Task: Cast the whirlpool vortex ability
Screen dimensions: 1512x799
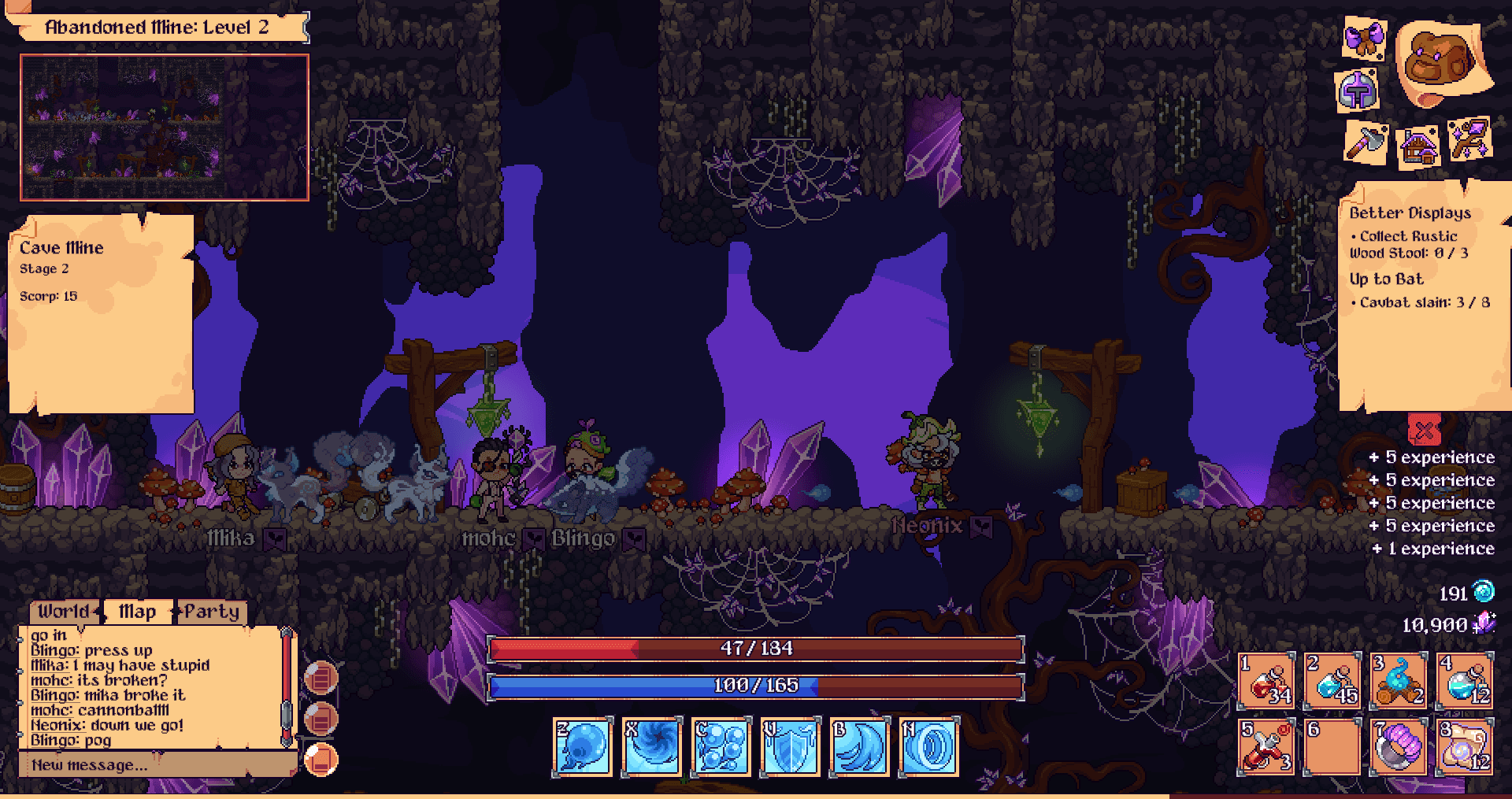Action: tap(652, 746)
